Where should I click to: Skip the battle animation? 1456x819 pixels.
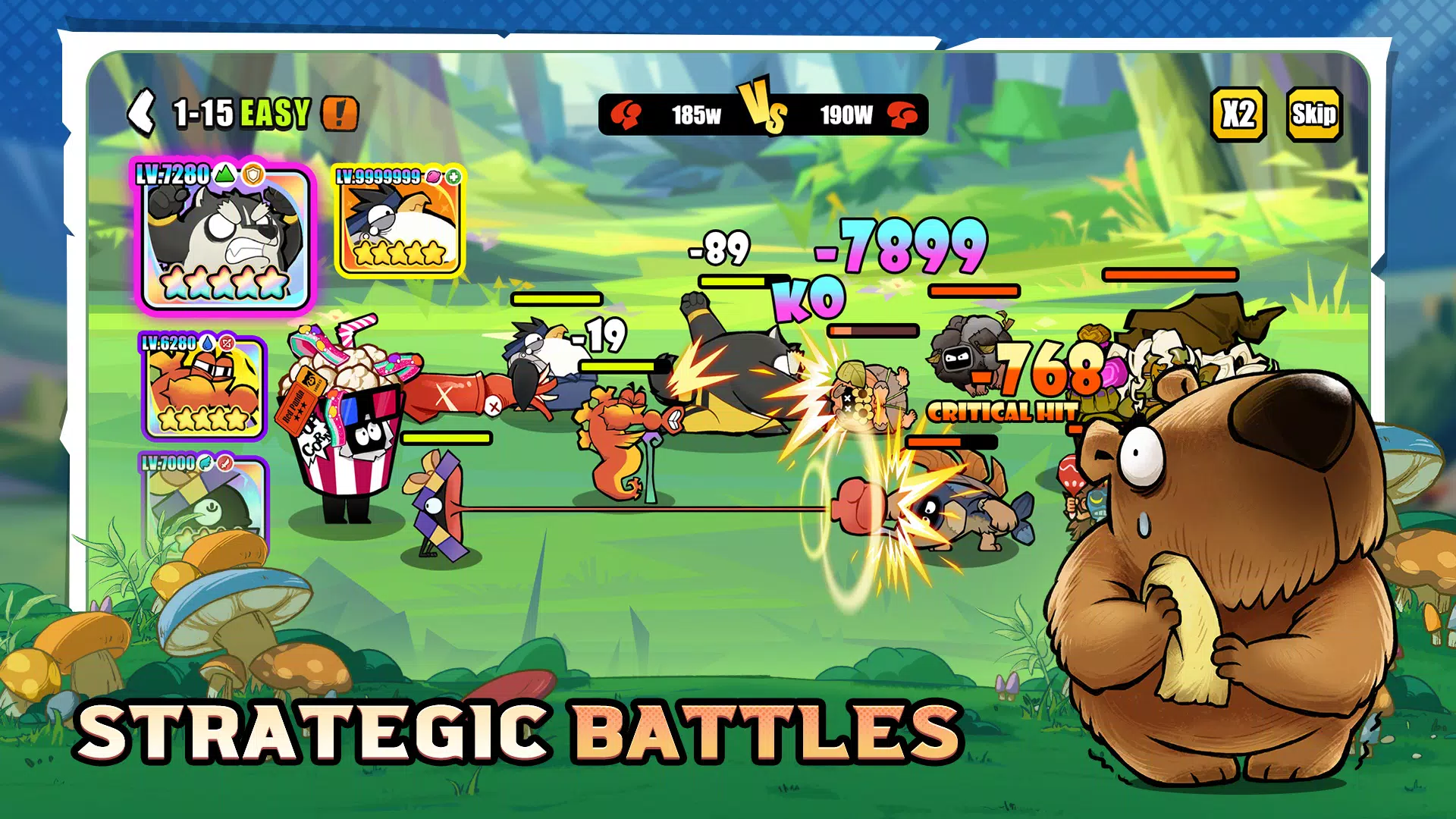pos(1314,115)
